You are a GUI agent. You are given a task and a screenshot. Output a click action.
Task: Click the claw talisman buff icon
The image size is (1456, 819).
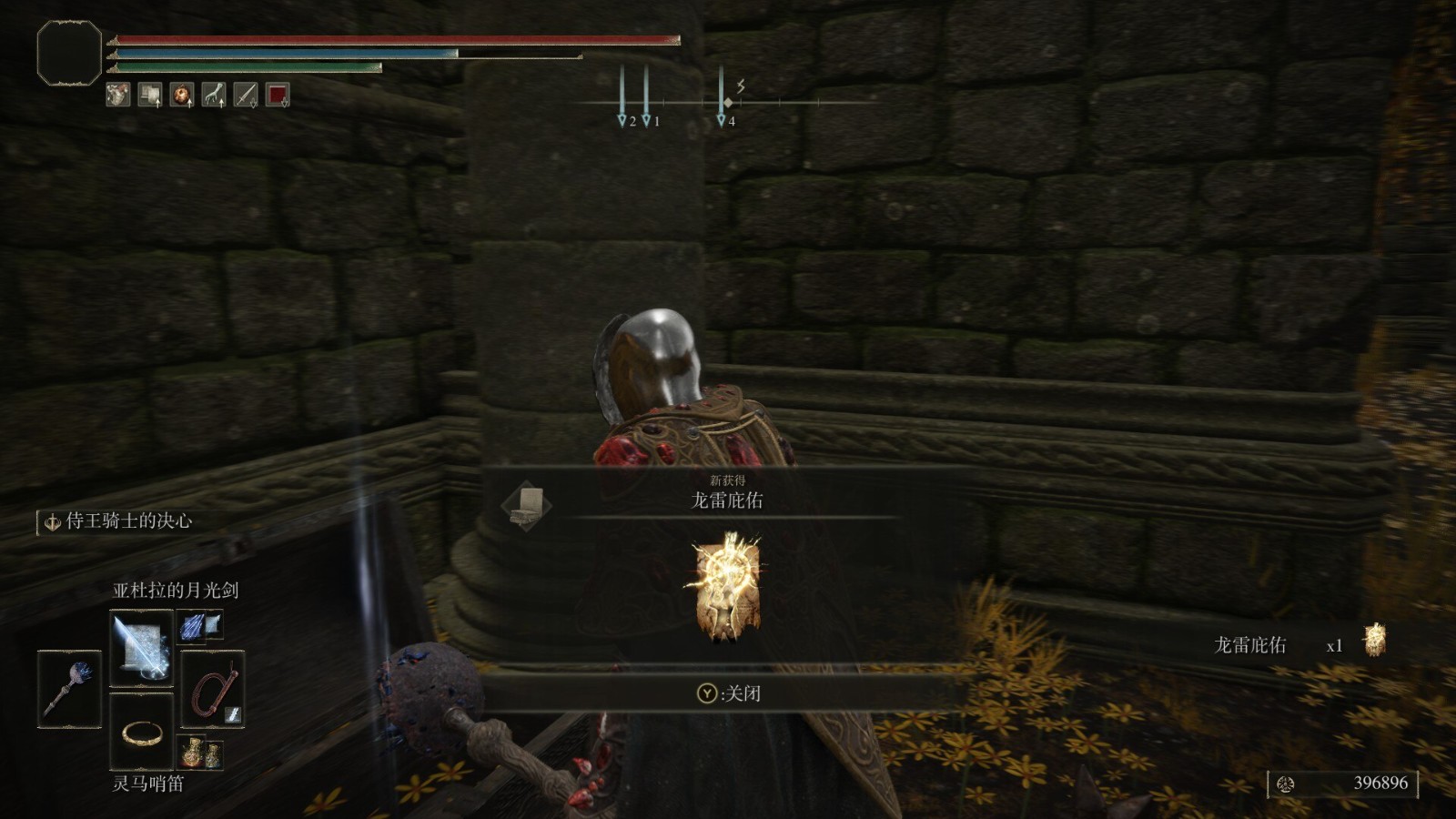pos(213,94)
